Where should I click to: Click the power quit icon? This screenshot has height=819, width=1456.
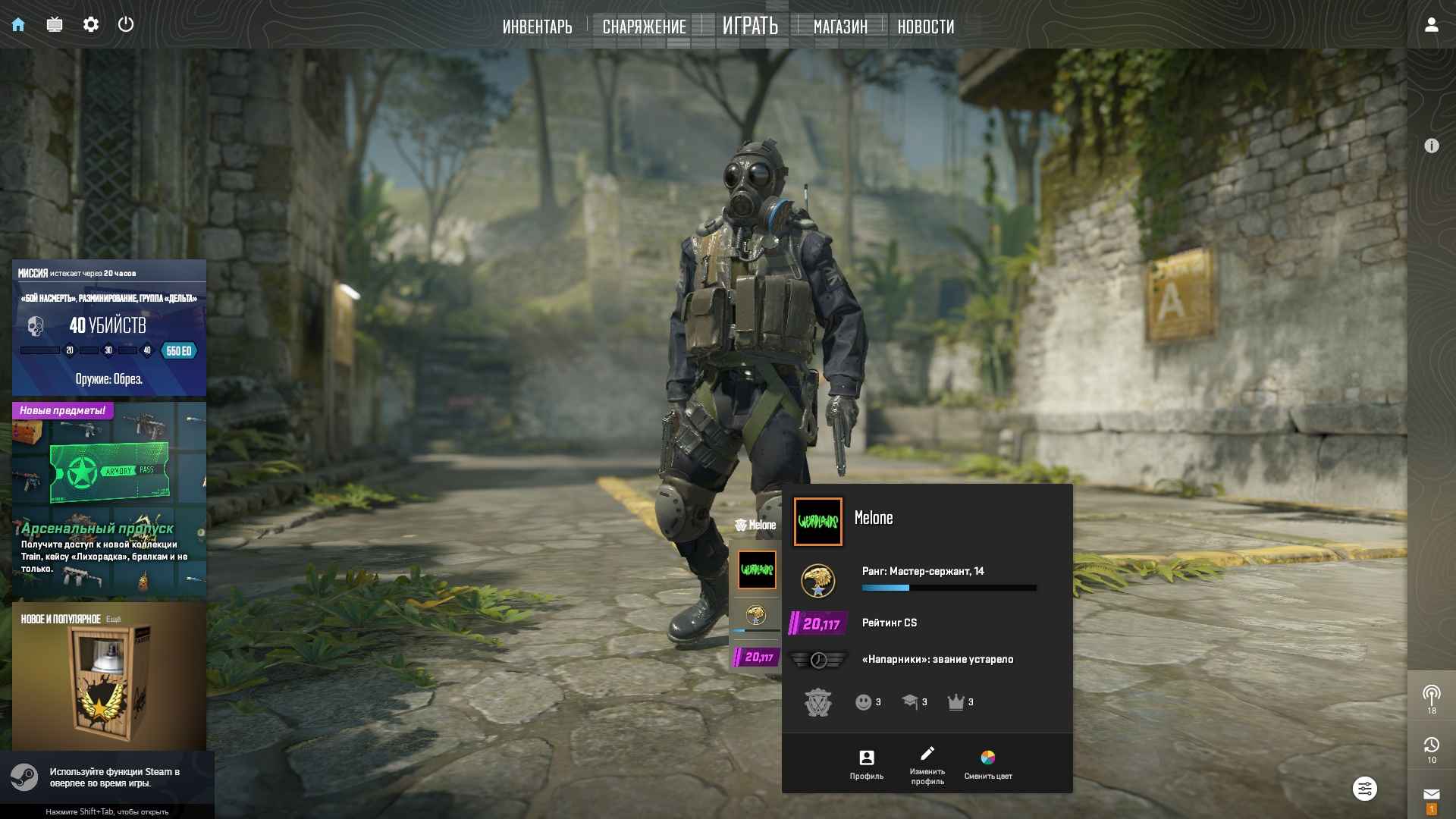(126, 24)
